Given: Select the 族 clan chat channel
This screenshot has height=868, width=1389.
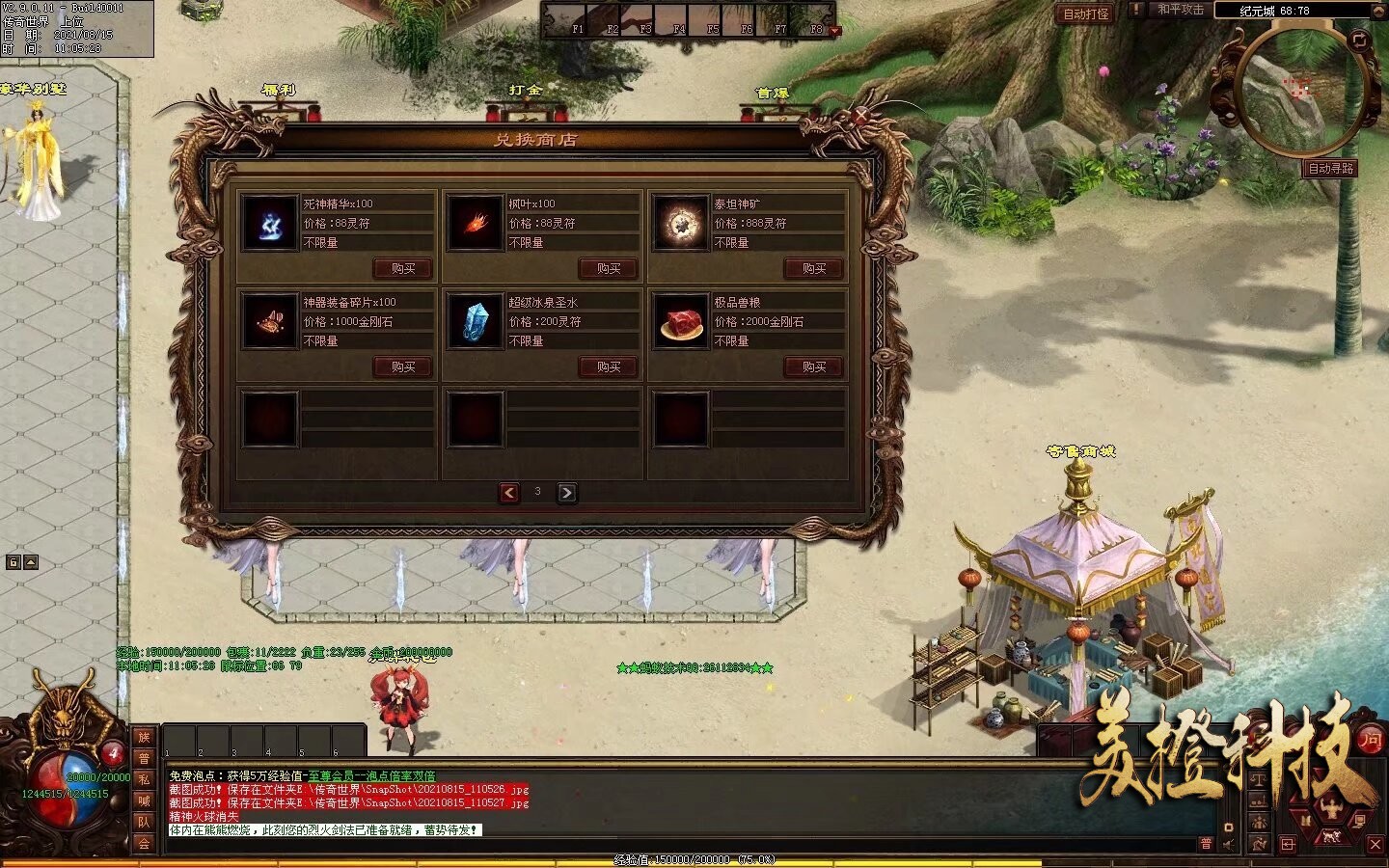Looking at the screenshot, I should pyautogui.click(x=144, y=738).
